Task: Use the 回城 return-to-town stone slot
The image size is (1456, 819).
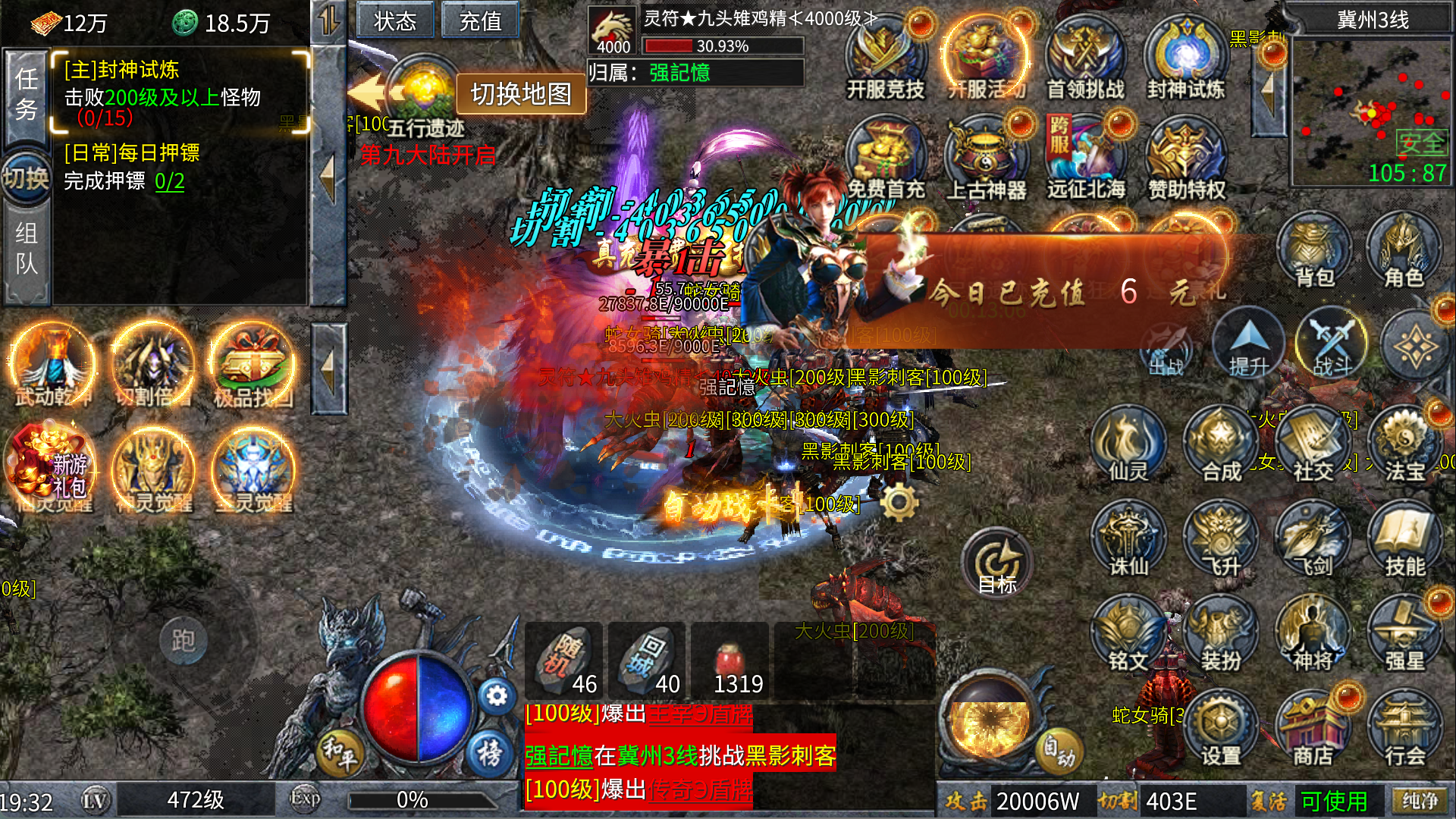Action: coord(647,660)
